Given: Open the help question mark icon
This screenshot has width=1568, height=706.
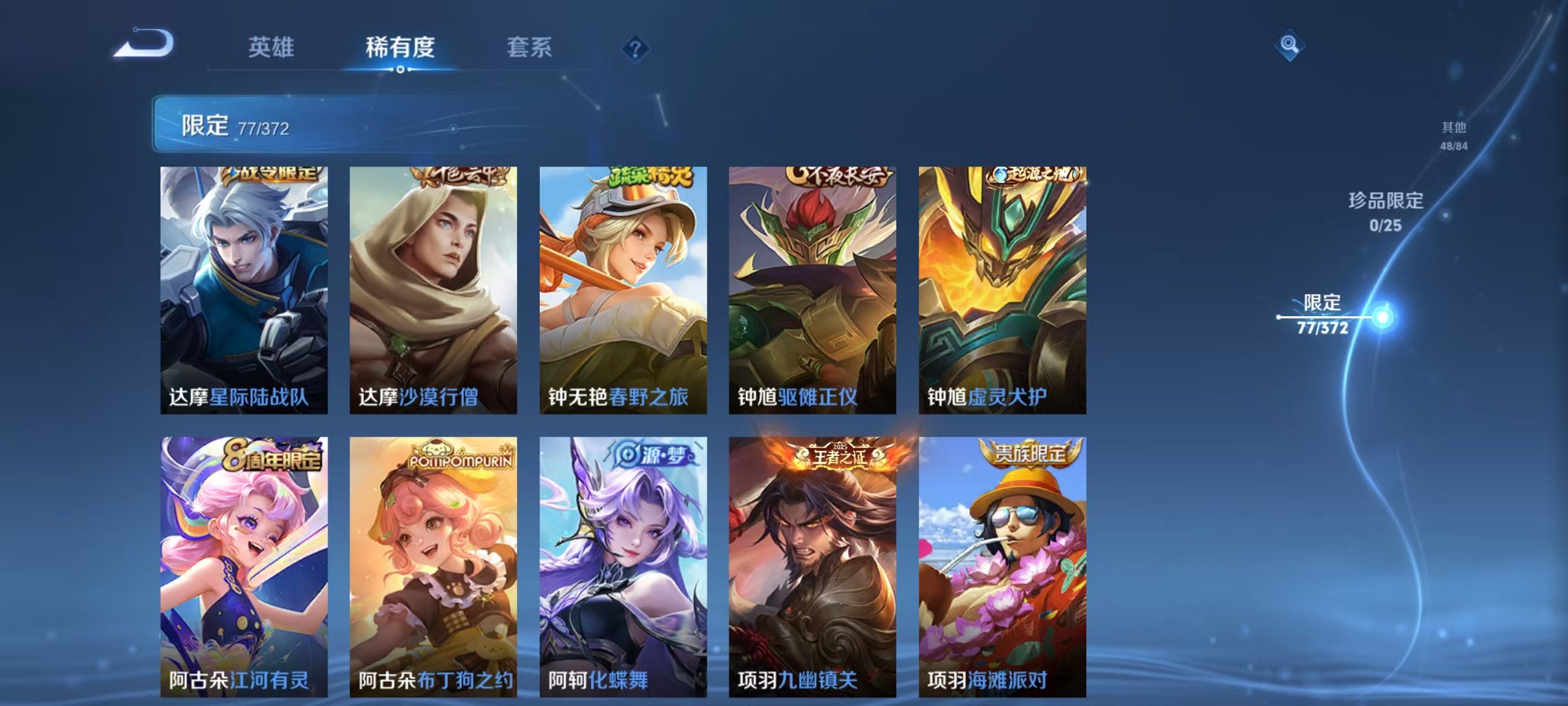Looking at the screenshot, I should [x=637, y=48].
